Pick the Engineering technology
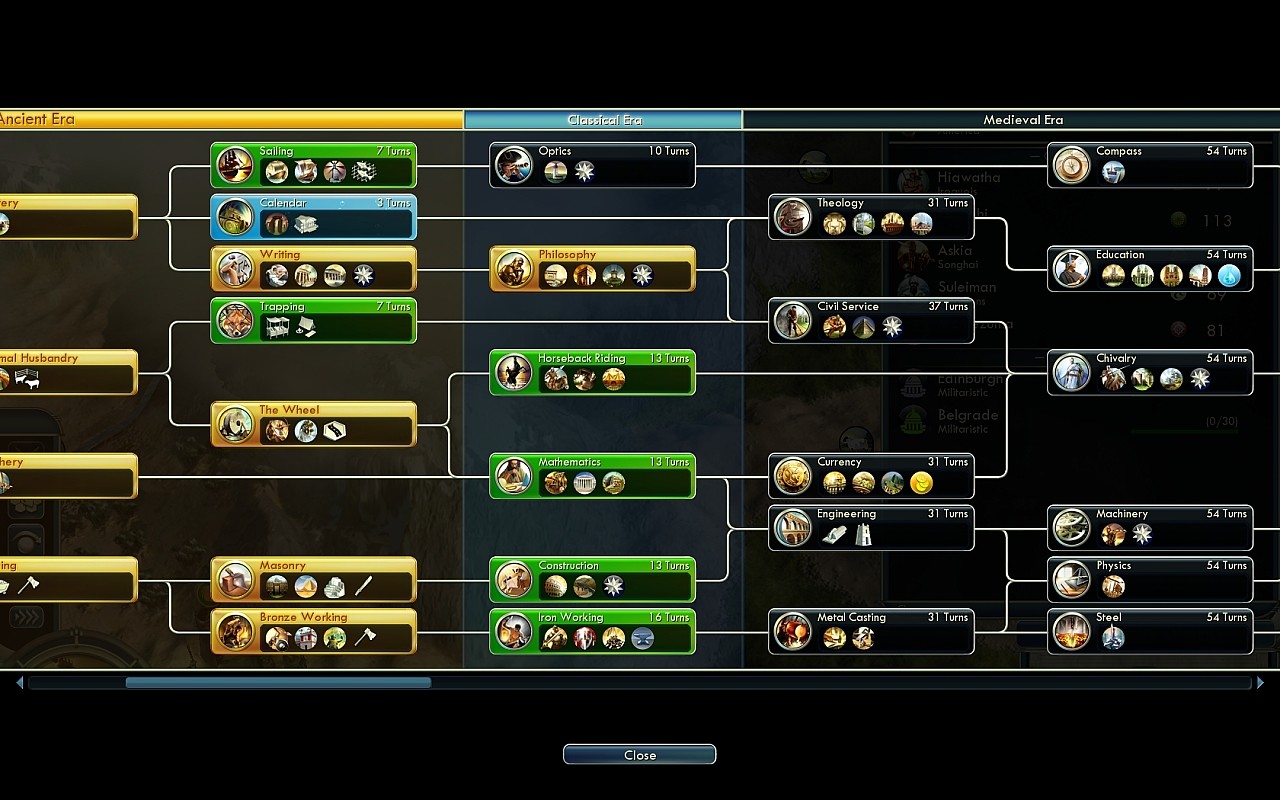1280x800 pixels. click(871, 528)
